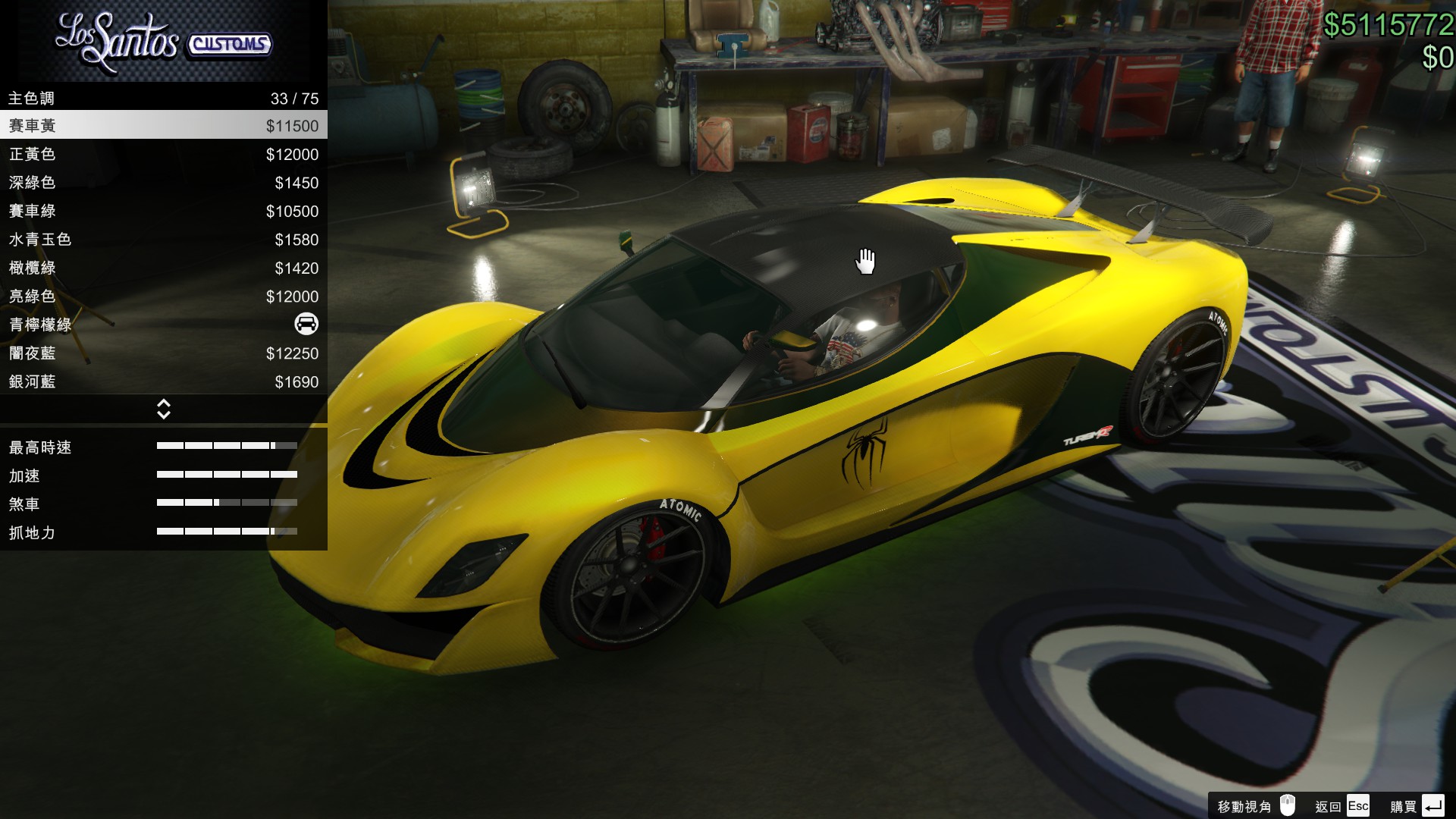Pick the 深綠色 color for $1450
The height and width of the screenshot is (819, 1456).
(163, 182)
